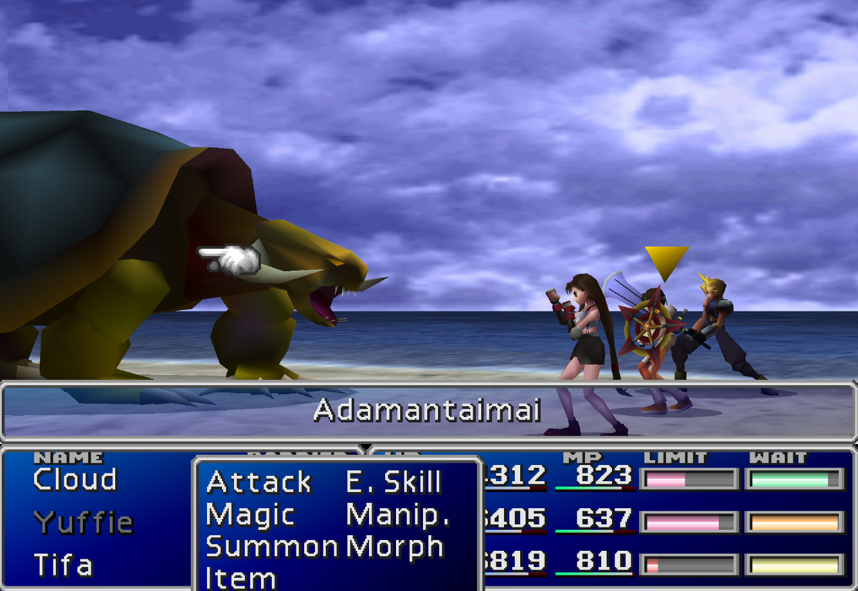Select Yuffie in the party list
Image resolution: width=858 pixels, height=591 pixels.
pos(83,522)
